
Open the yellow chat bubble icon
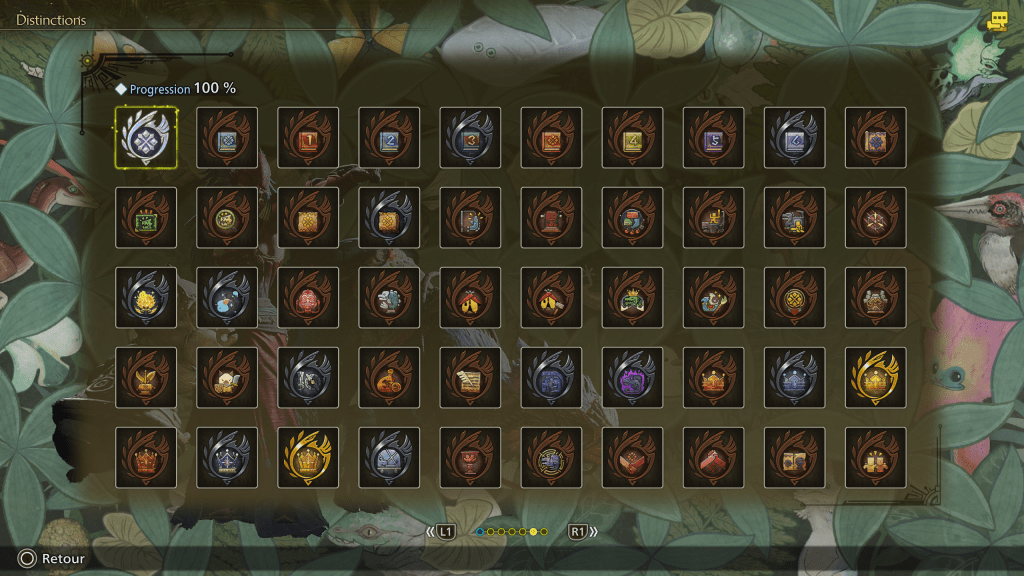996,20
